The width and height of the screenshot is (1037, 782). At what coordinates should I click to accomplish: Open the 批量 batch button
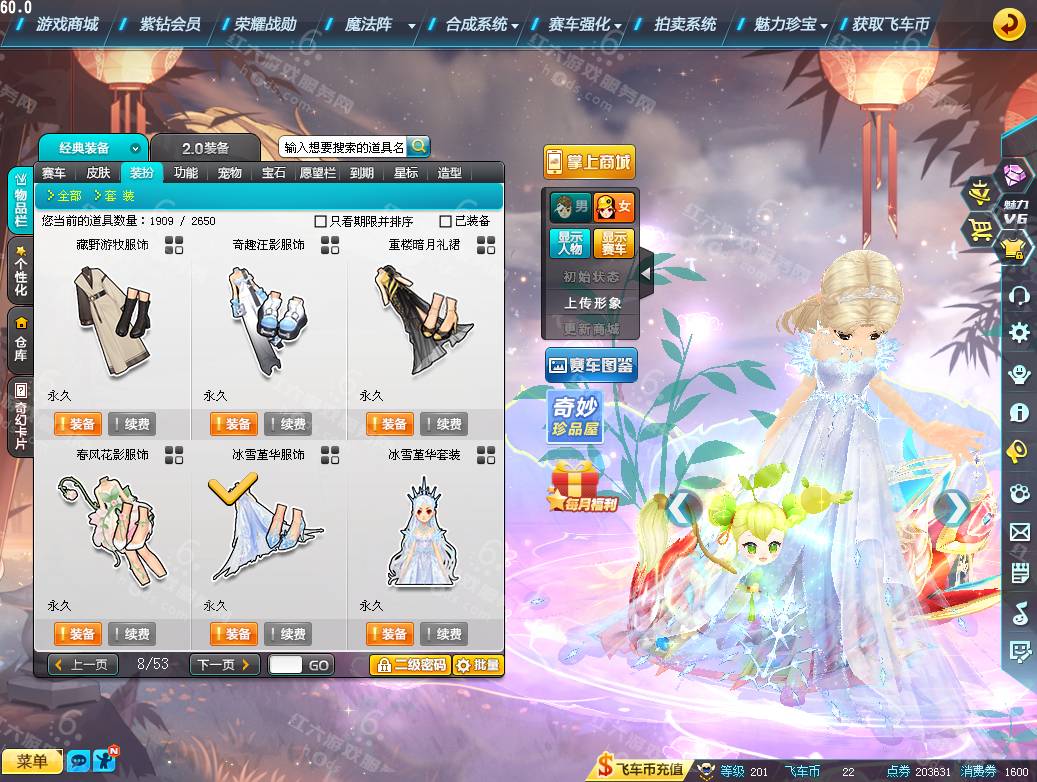point(478,665)
